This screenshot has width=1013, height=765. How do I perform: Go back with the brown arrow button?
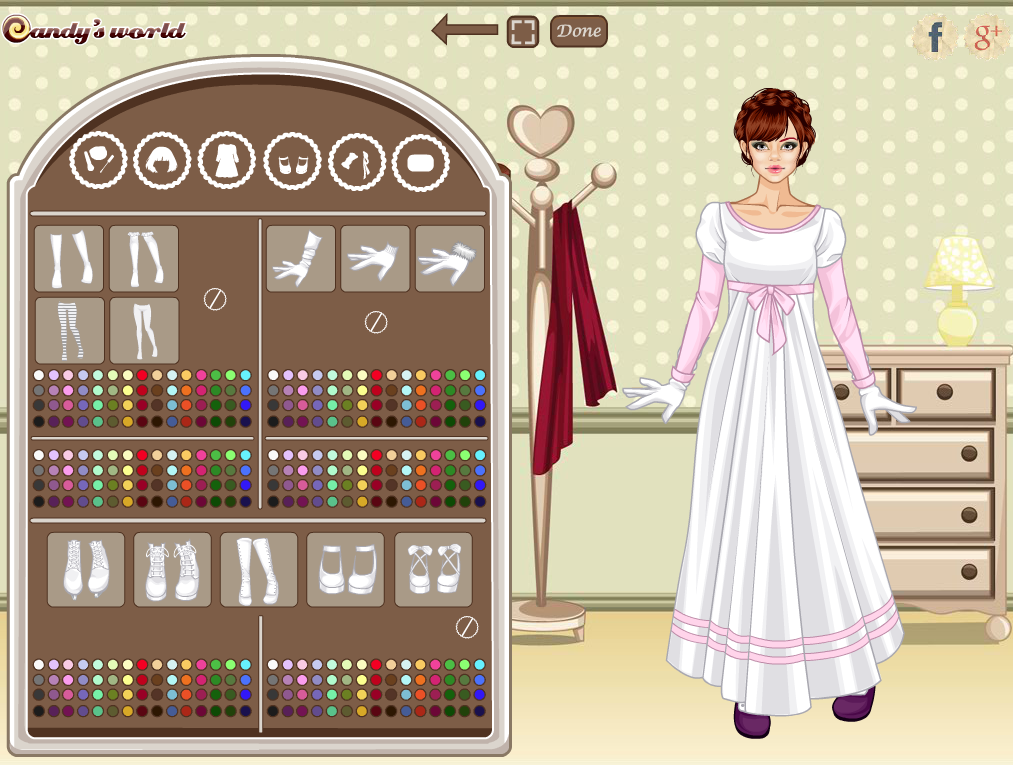coord(464,30)
